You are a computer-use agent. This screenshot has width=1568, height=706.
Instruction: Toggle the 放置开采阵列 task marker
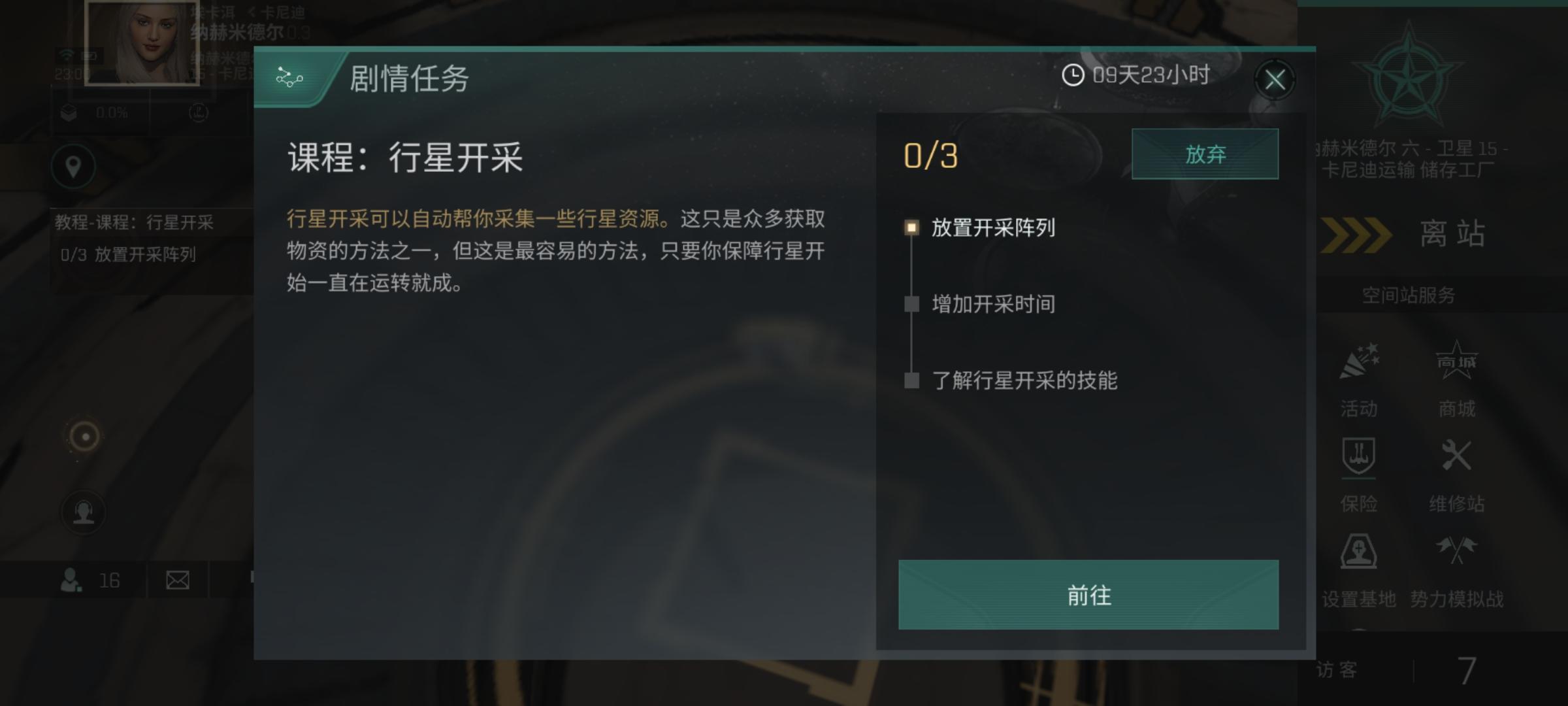(x=911, y=228)
